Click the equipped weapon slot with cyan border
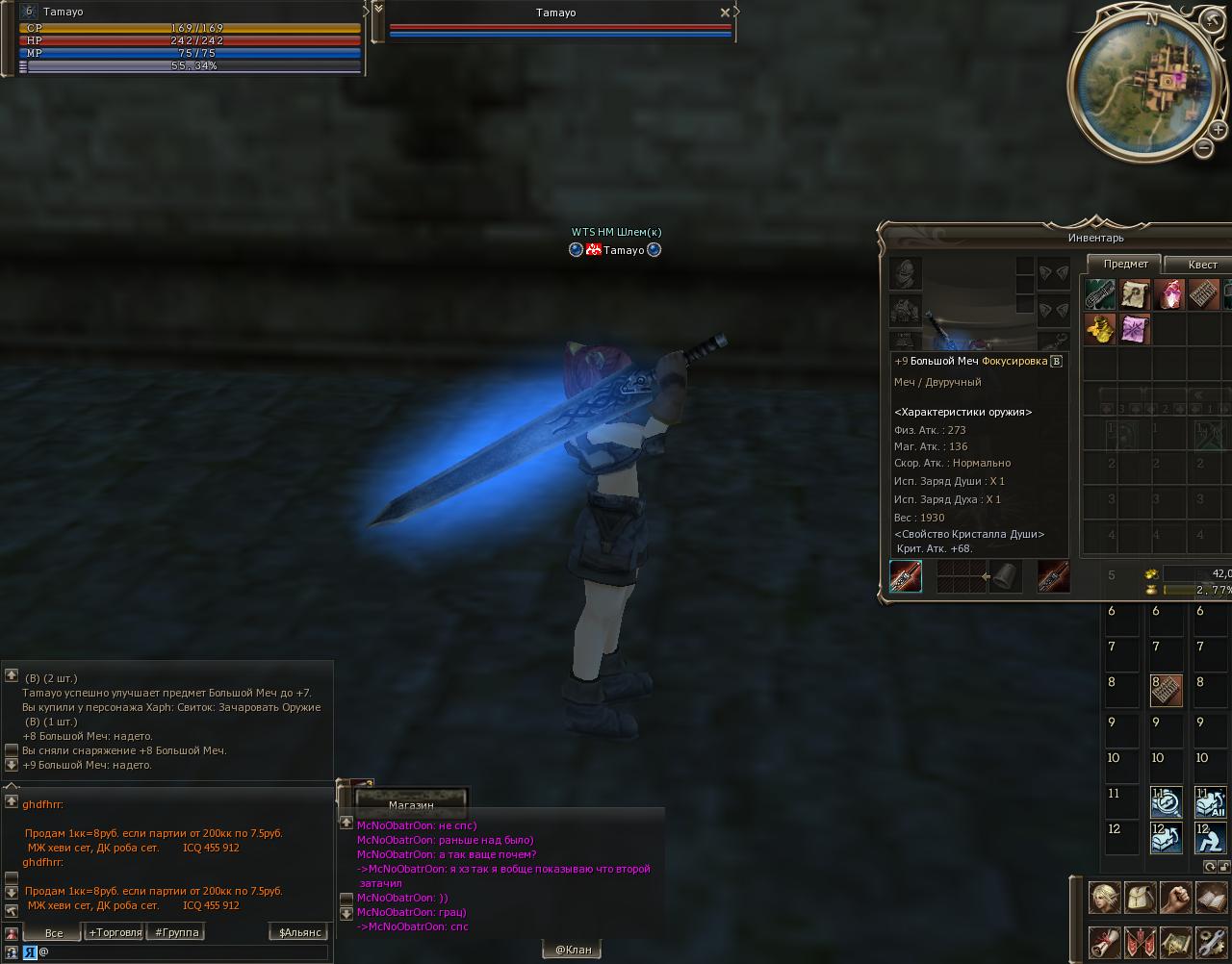Viewport: 1232px width, 964px height. click(x=906, y=576)
